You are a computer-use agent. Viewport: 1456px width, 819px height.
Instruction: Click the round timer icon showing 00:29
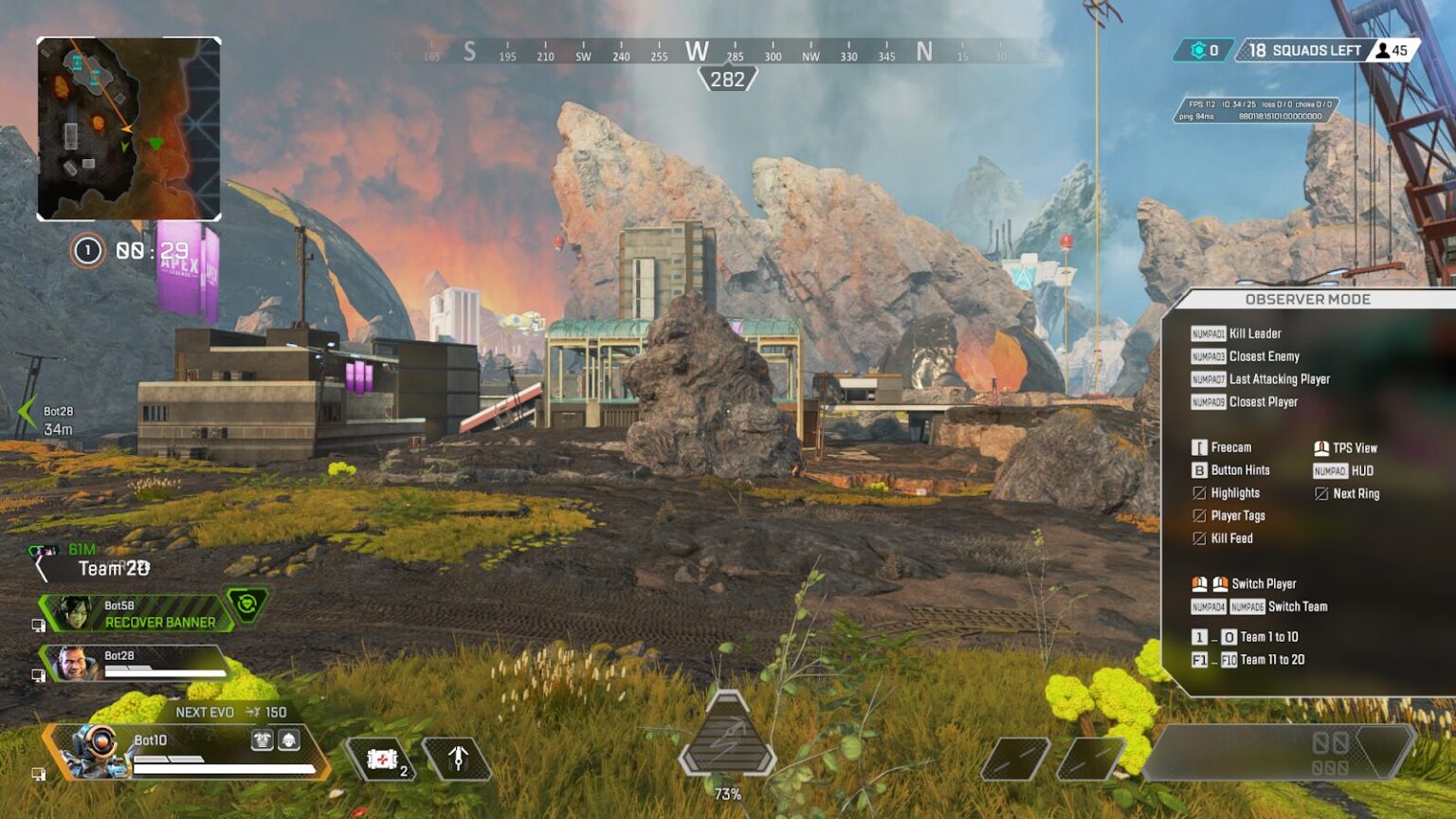(x=88, y=251)
